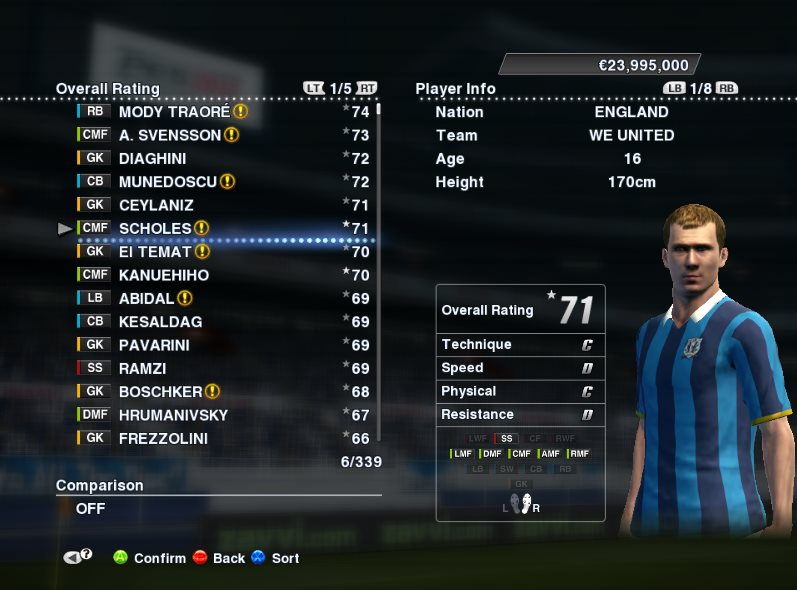The image size is (797, 590).
Task: Select defensive midfielder Hrumanivsky
Action: 173,415
